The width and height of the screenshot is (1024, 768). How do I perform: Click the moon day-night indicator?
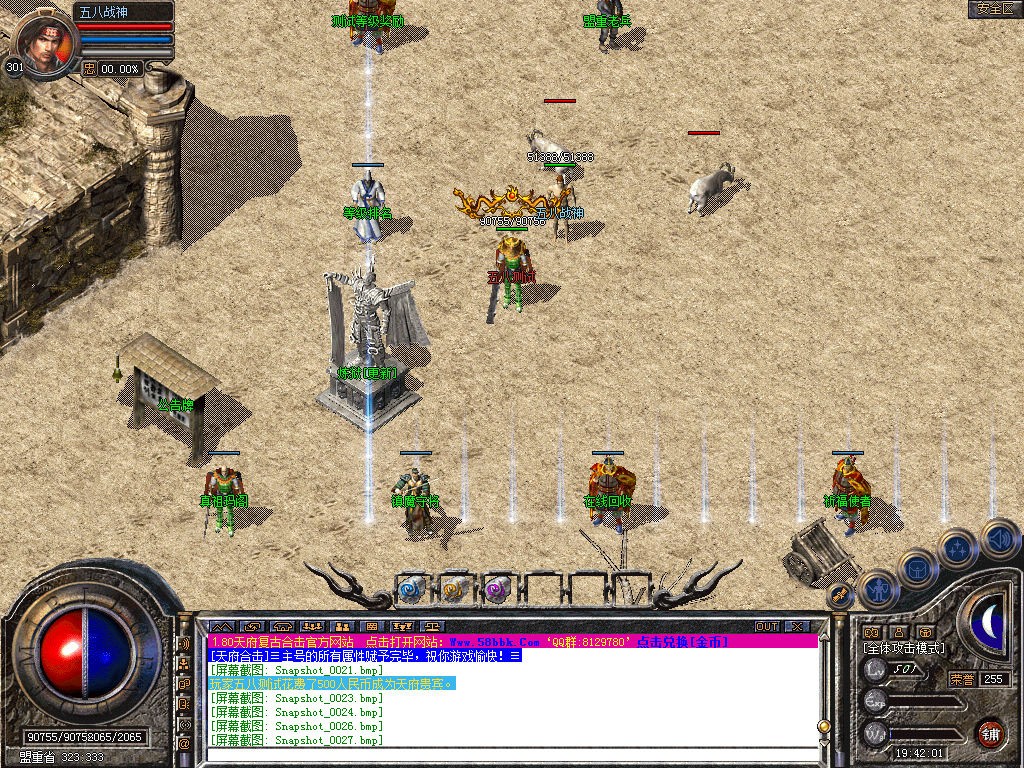point(990,621)
